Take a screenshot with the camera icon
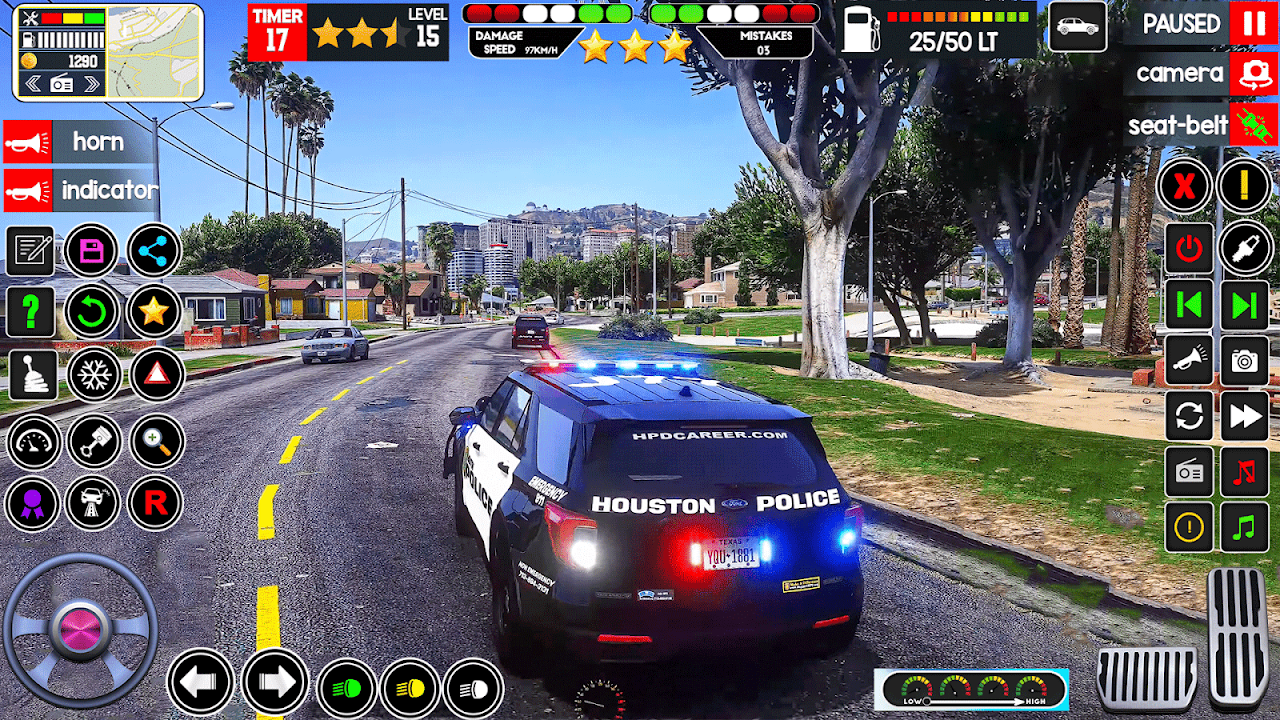This screenshot has height=720, width=1280. 1245,361
